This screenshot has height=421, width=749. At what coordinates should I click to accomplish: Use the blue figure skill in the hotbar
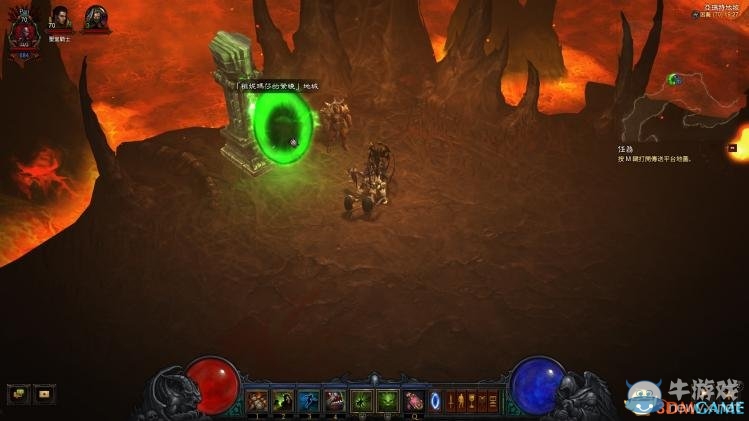(x=309, y=401)
